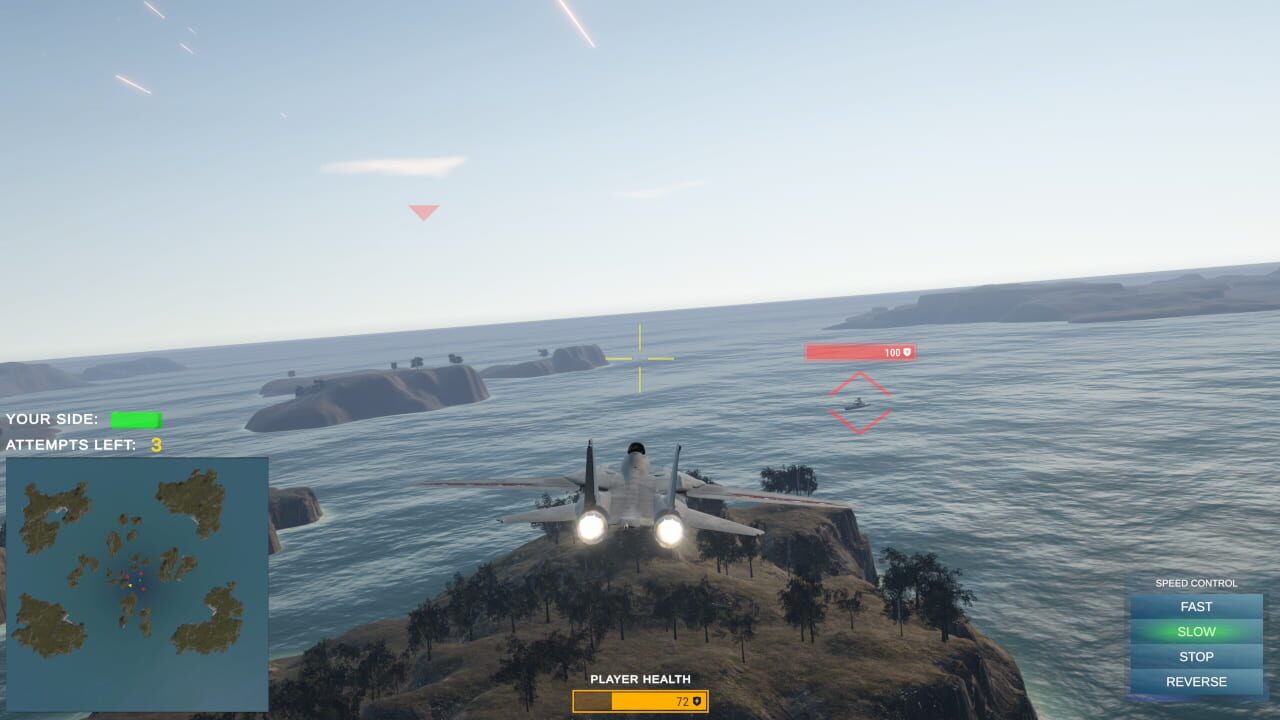Click the red triangle waypoint marker in the sky
The height and width of the screenshot is (720, 1280).
(423, 211)
